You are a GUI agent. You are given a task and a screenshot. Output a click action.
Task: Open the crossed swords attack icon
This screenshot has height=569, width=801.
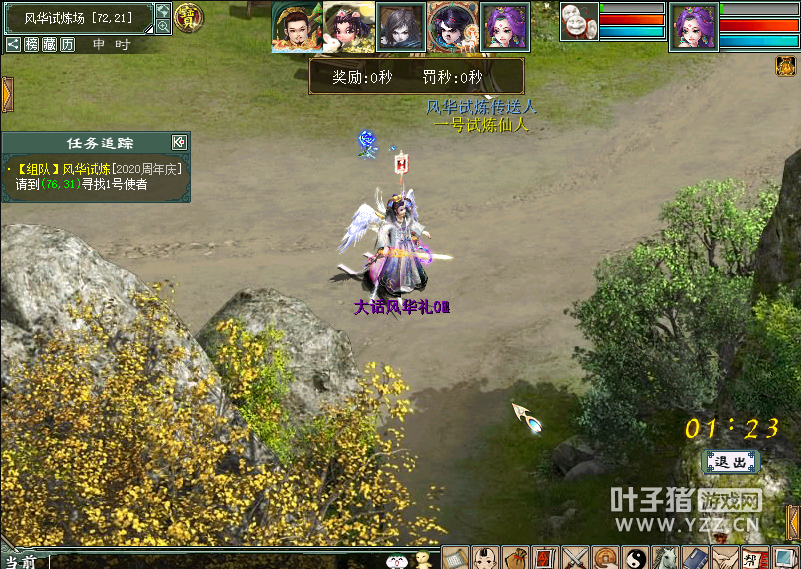coord(575,557)
